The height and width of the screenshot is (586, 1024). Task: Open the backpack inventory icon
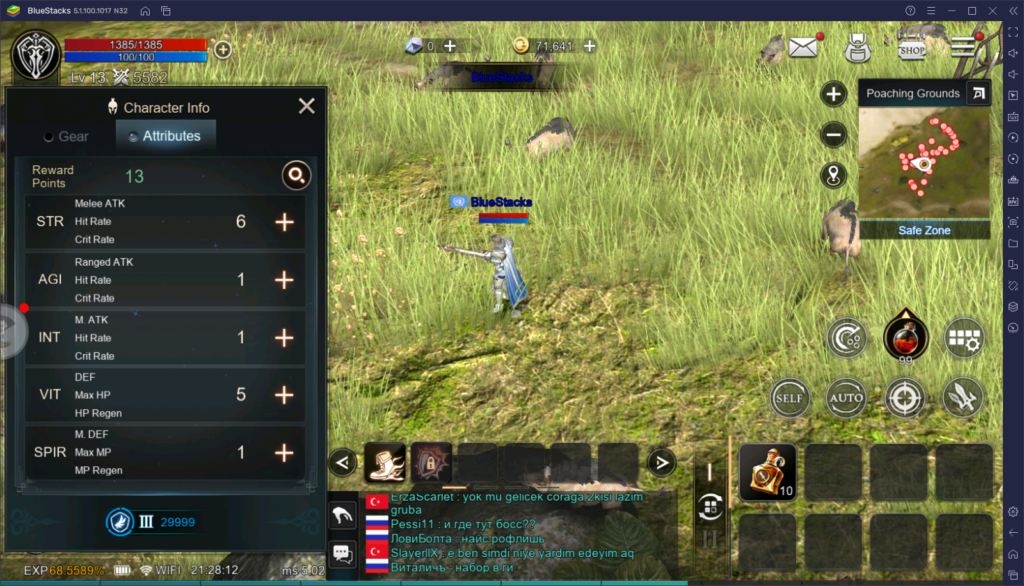[857, 47]
